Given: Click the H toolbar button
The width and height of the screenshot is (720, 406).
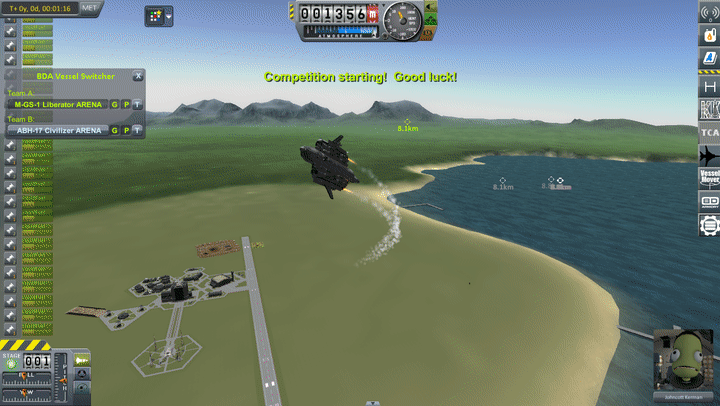Looking at the screenshot, I should [708, 87].
